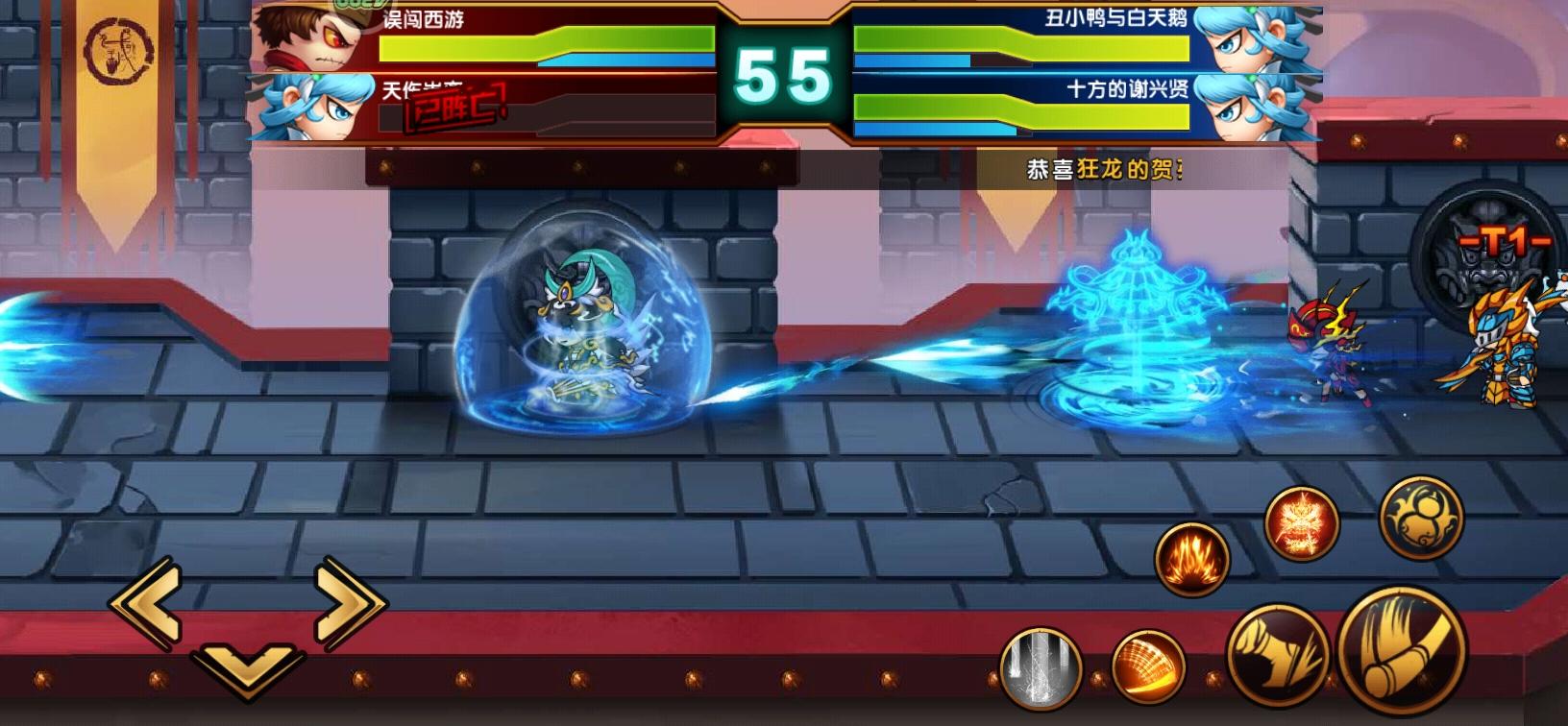Click the circular seal emblem top-left
1568x726 pixels.
[118, 48]
